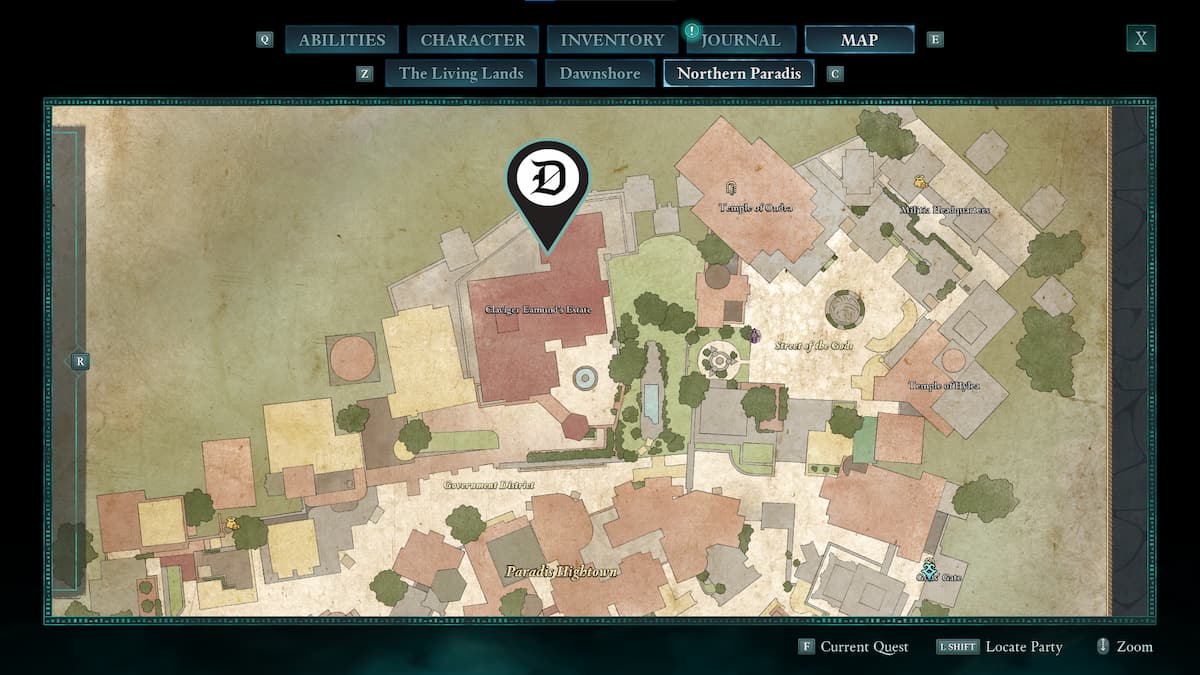Open the Abilities tab
The width and height of the screenshot is (1200, 675).
(x=342, y=40)
